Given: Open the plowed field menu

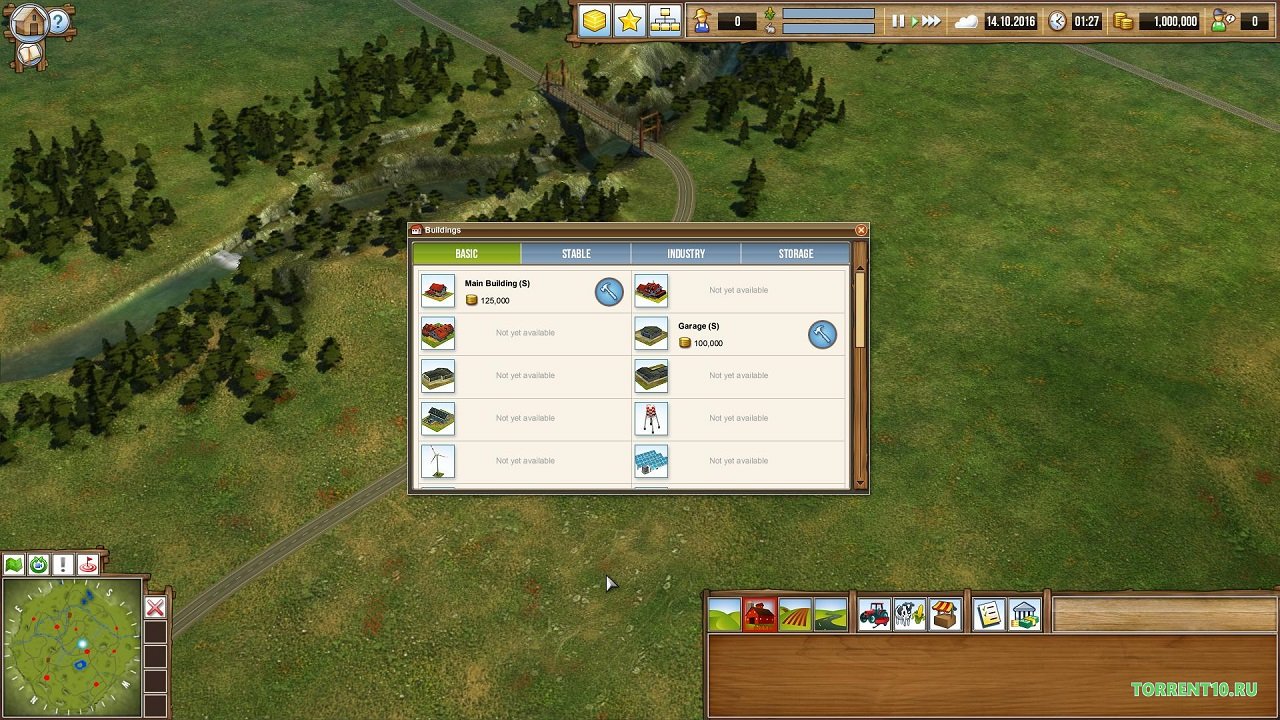Looking at the screenshot, I should [x=795, y=614].
